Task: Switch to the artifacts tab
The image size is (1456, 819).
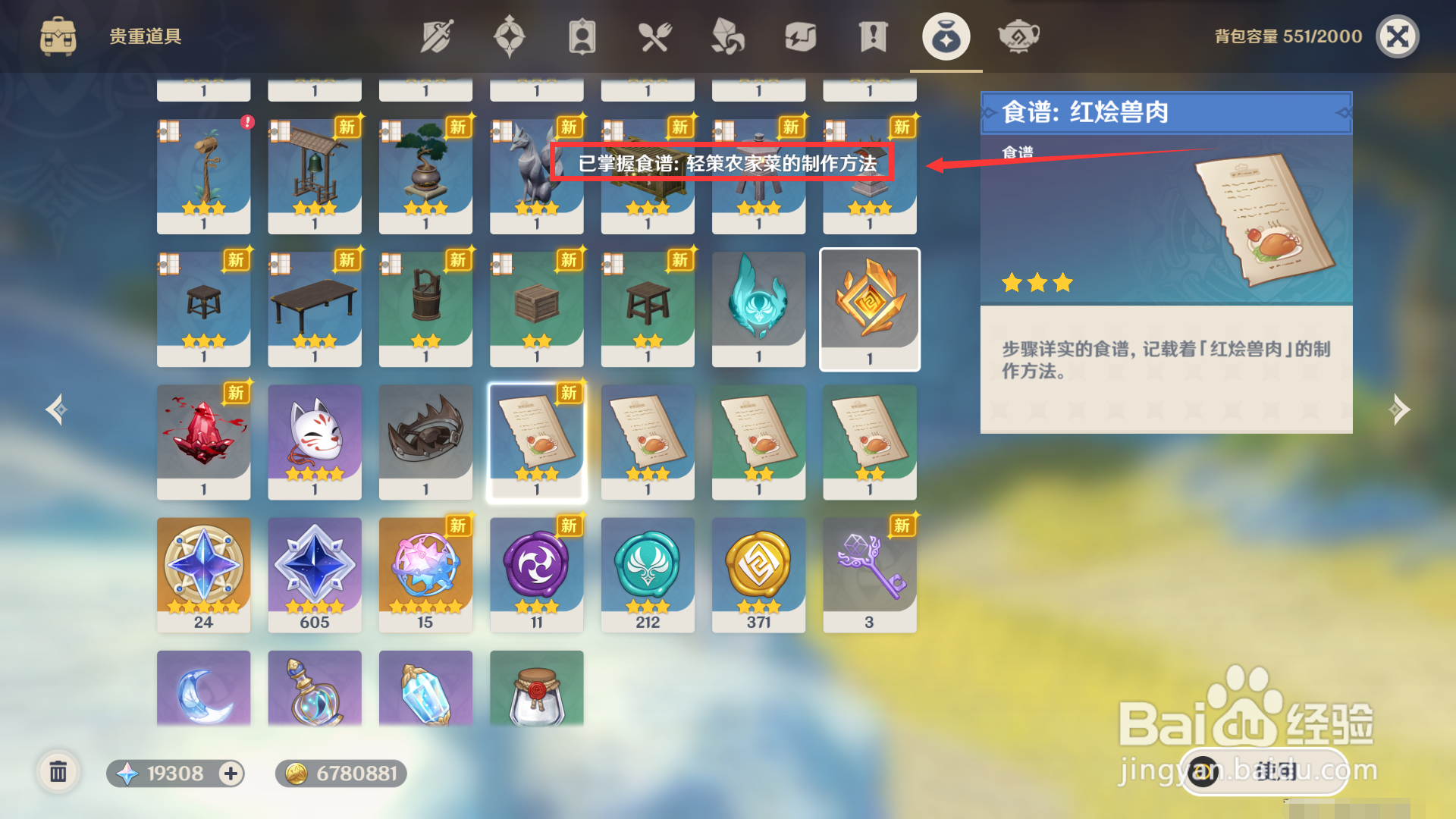Action: 510,35
